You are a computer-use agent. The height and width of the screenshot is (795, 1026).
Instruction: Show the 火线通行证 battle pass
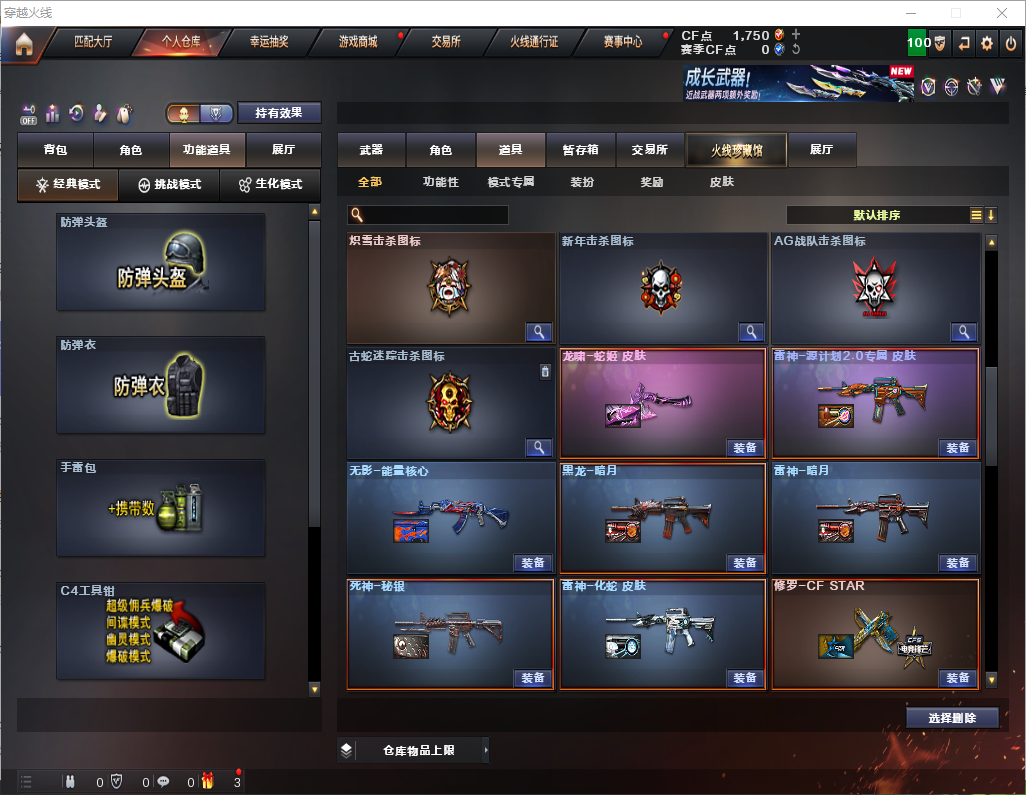coord(534,42)
